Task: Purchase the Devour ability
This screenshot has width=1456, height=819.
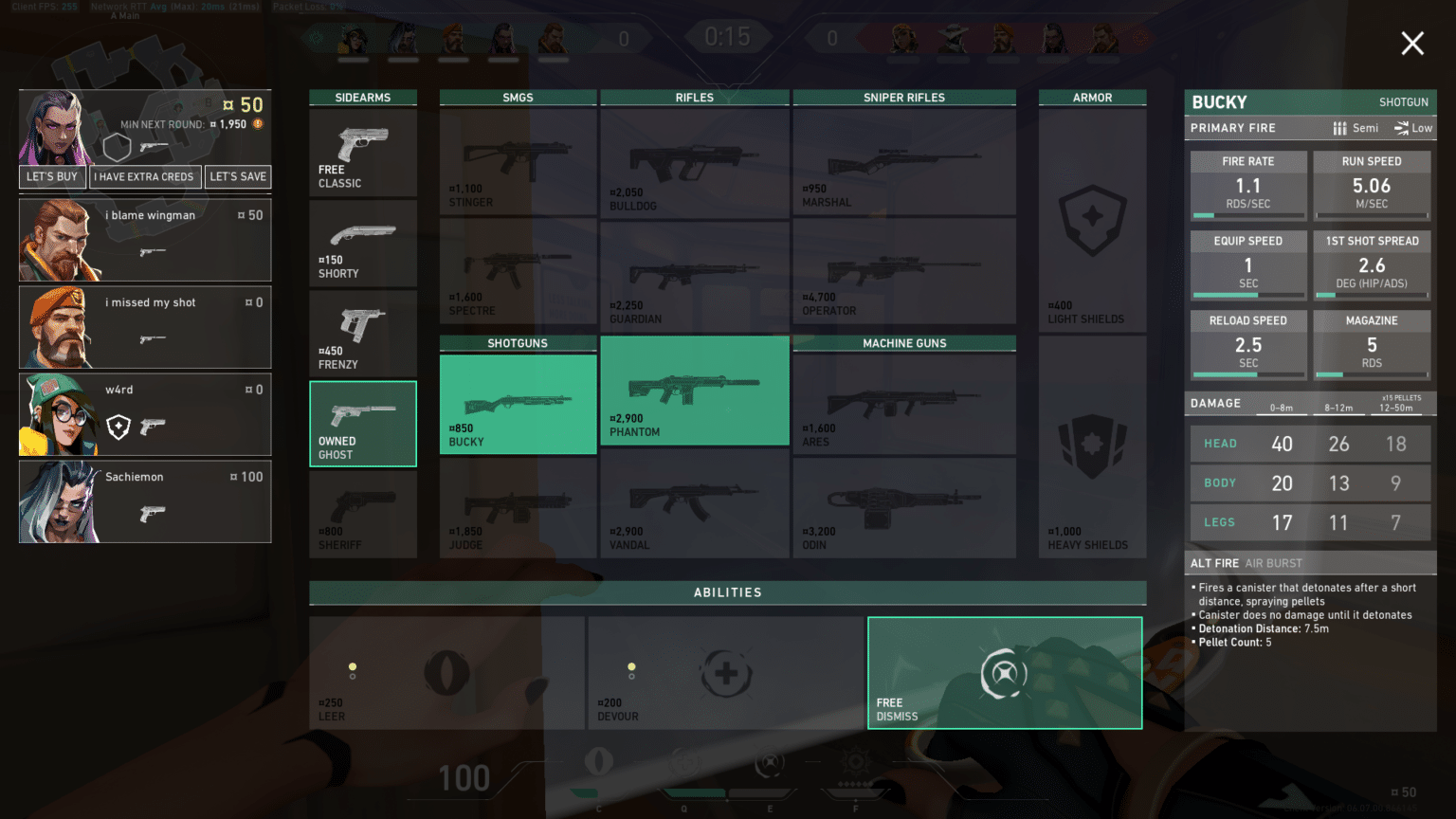Action: tap(727, 673)
